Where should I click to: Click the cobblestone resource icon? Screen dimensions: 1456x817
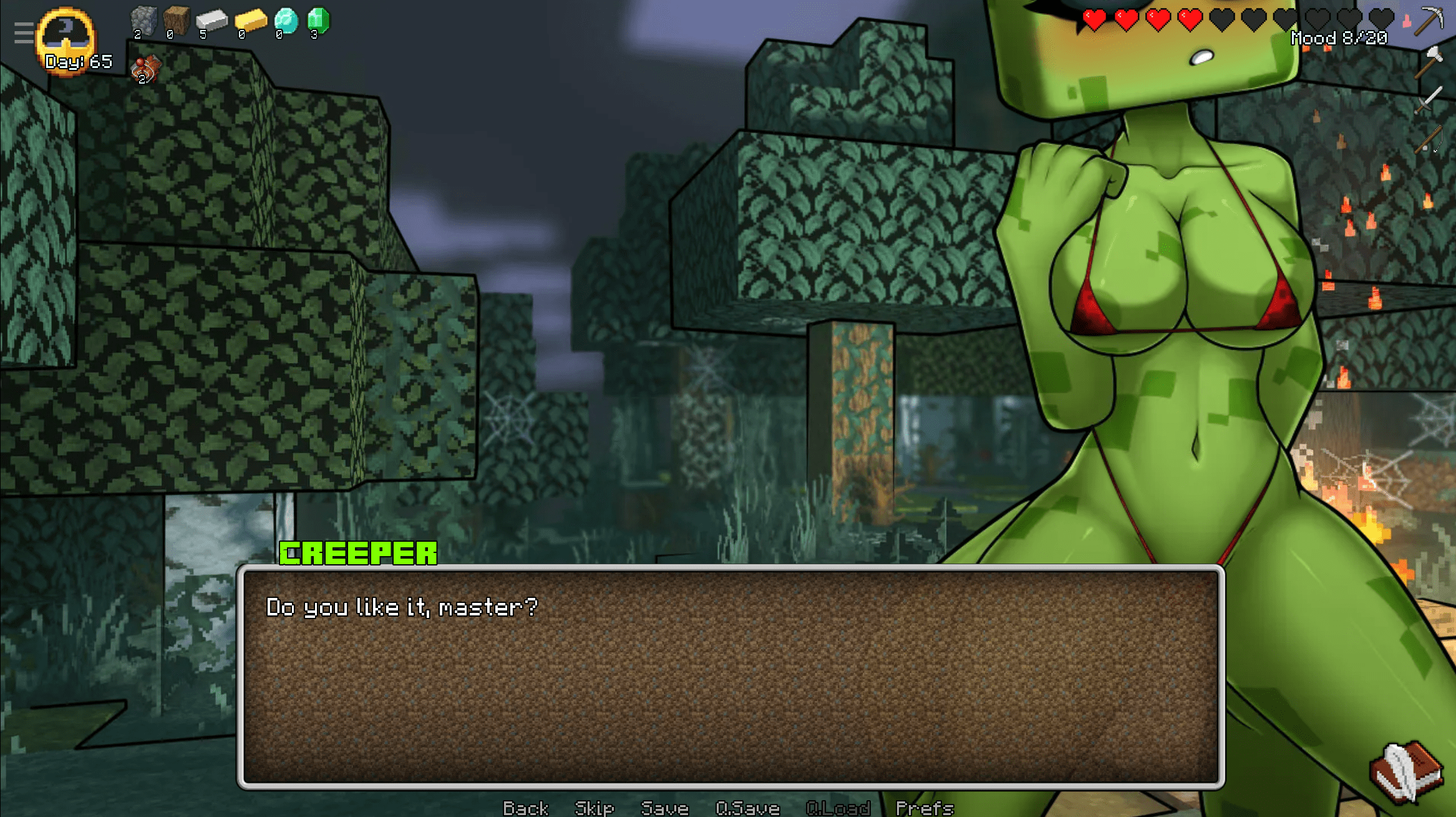click(x=143, y=21)
